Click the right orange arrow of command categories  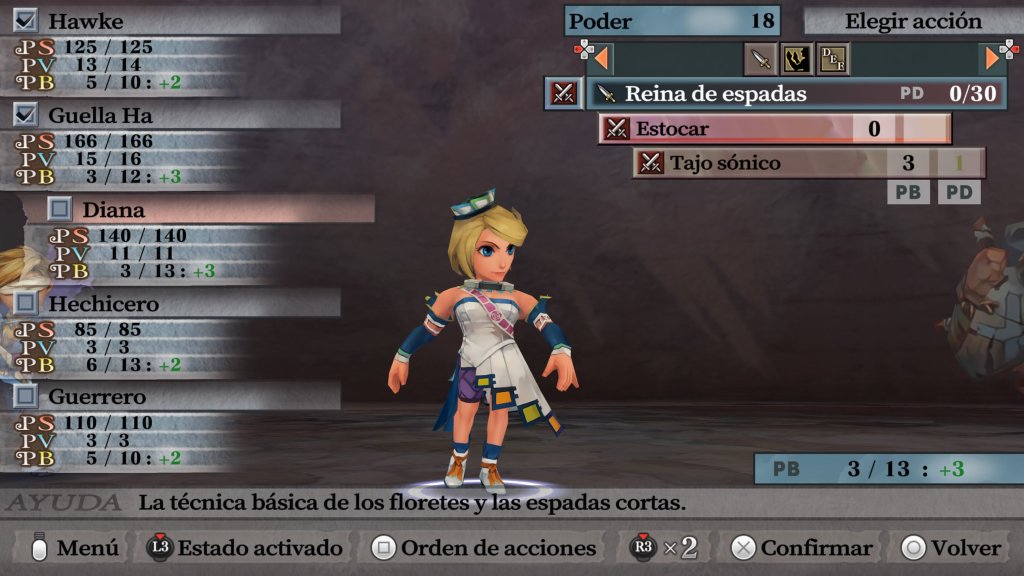pos(993,59)
